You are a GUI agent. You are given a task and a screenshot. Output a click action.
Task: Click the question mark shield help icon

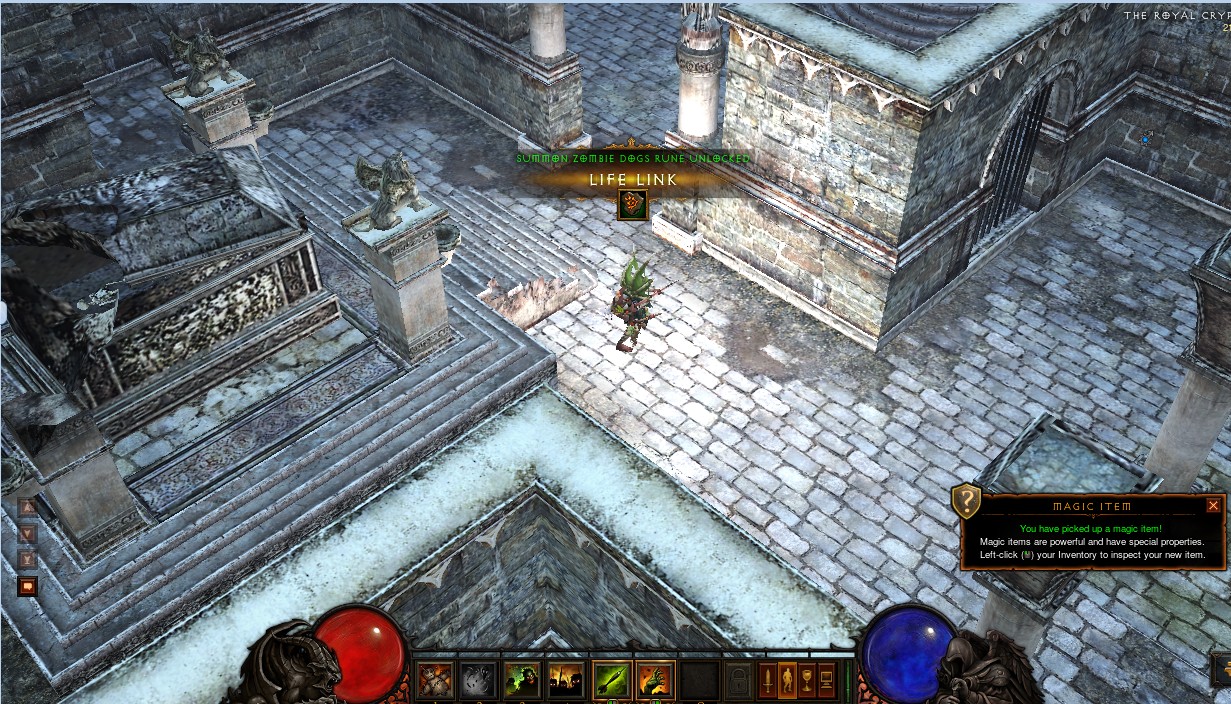click(x=966, y=500)
